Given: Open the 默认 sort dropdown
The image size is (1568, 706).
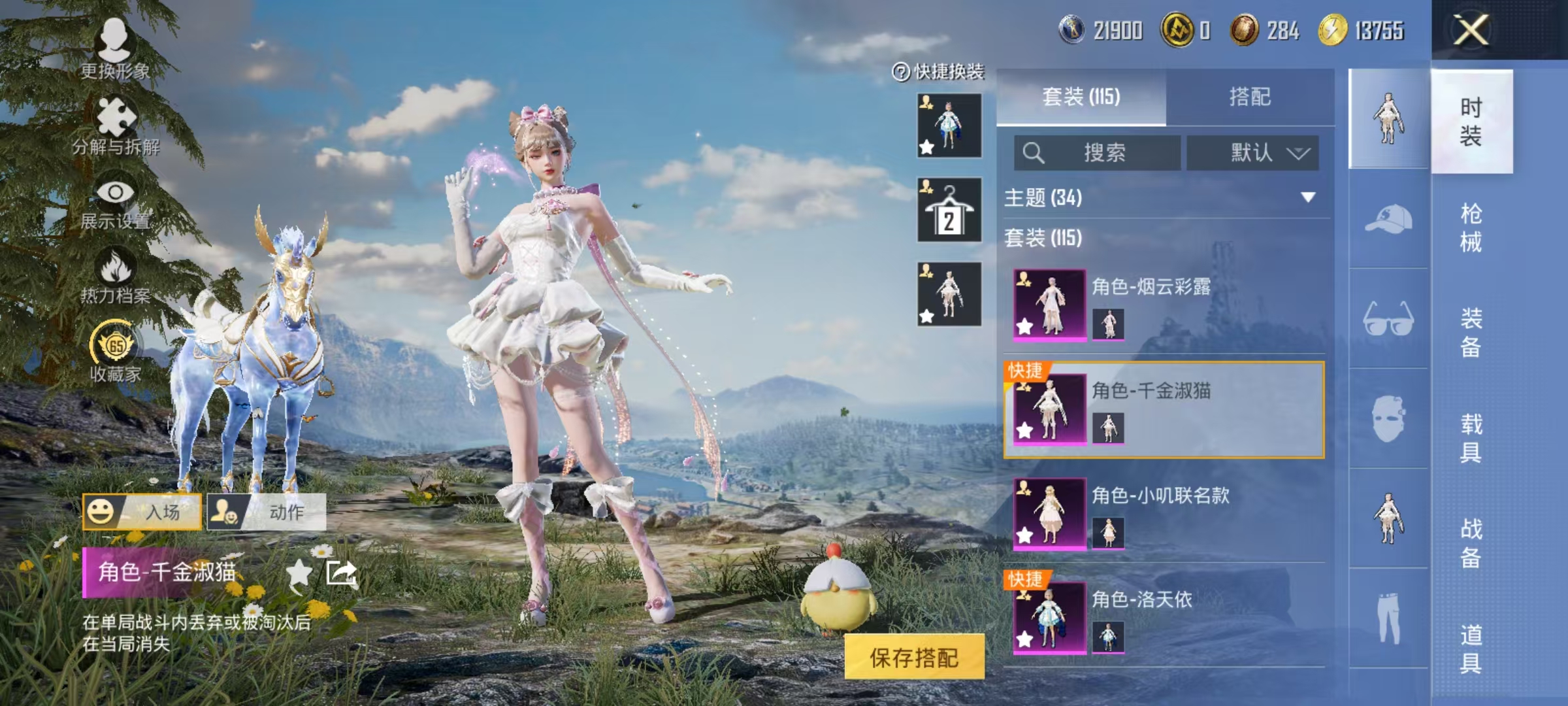Looking at the screenshot, I should tap(1252, 152).
